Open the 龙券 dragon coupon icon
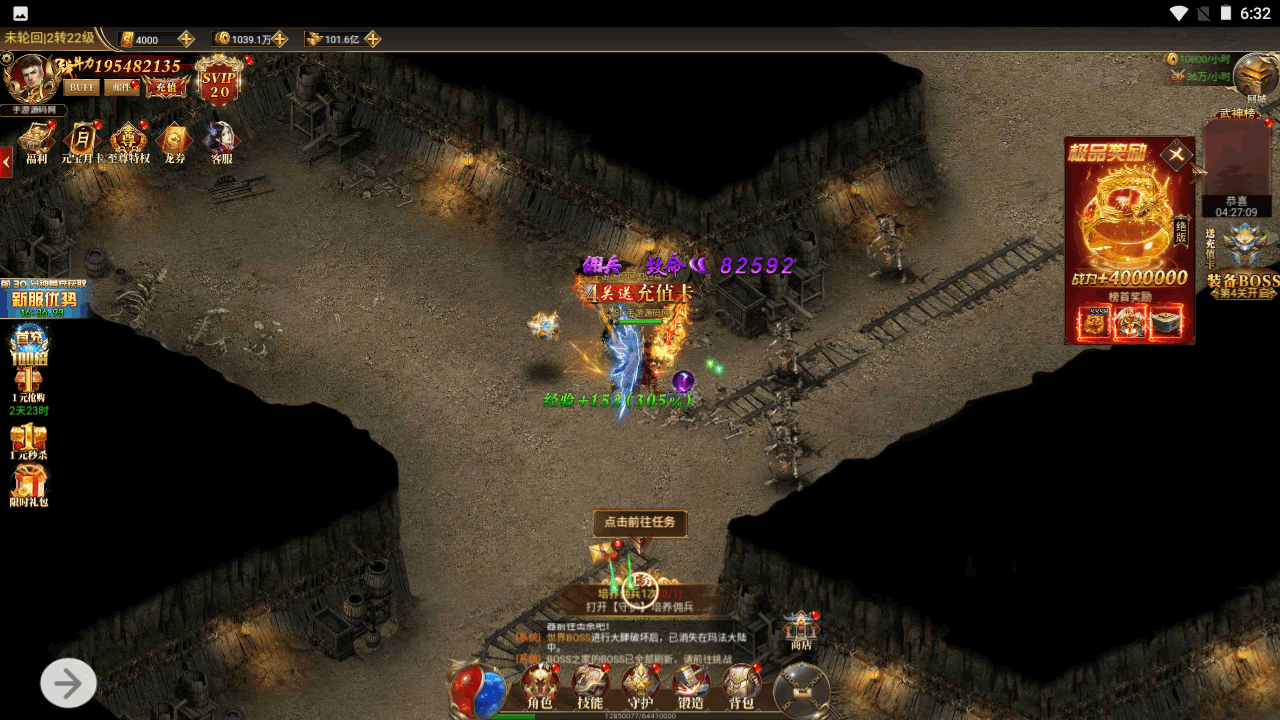Image resolution: width=1280 pixels, height=720 pixels. pyautogui.click(x=175, y=141)
